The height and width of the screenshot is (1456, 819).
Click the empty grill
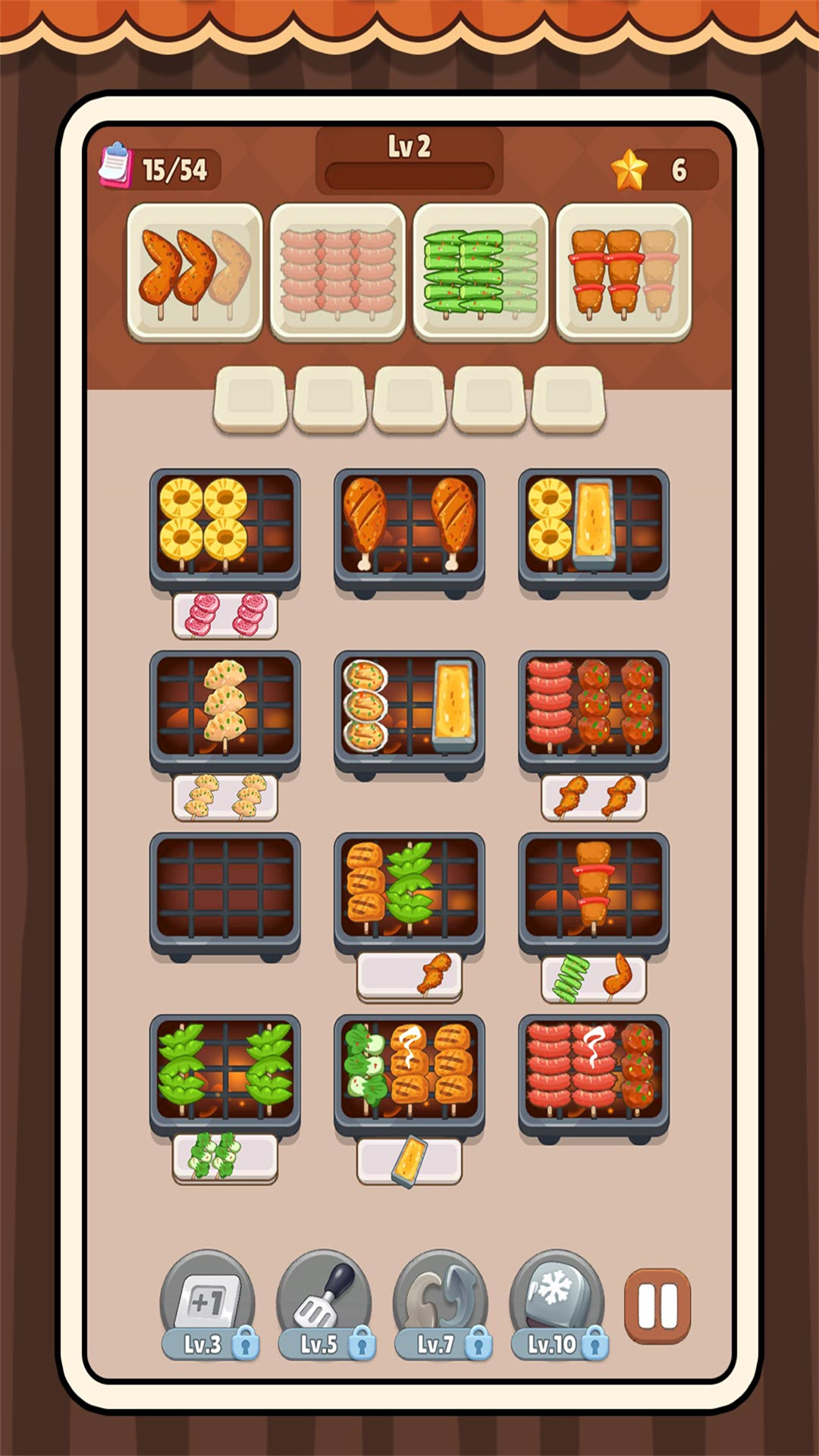[225, 889]
